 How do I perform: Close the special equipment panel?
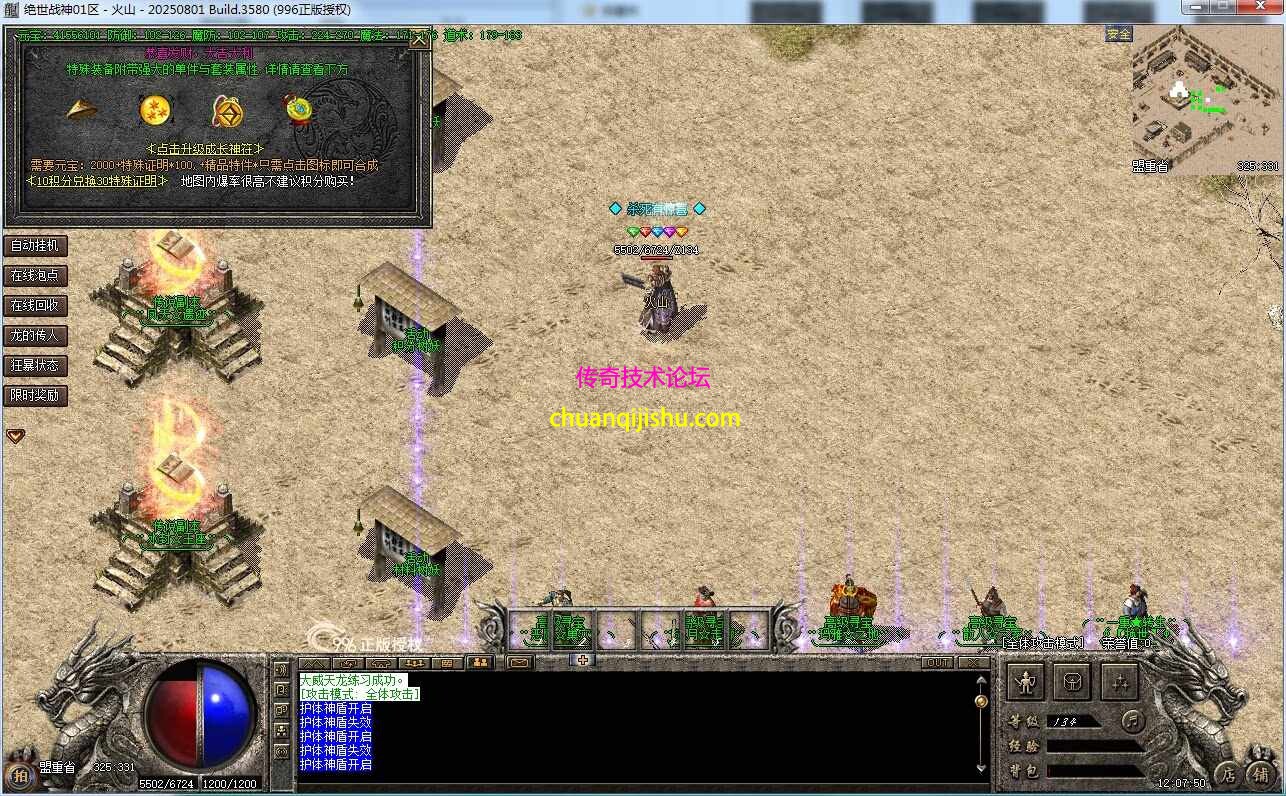click(x=420, y=41)
